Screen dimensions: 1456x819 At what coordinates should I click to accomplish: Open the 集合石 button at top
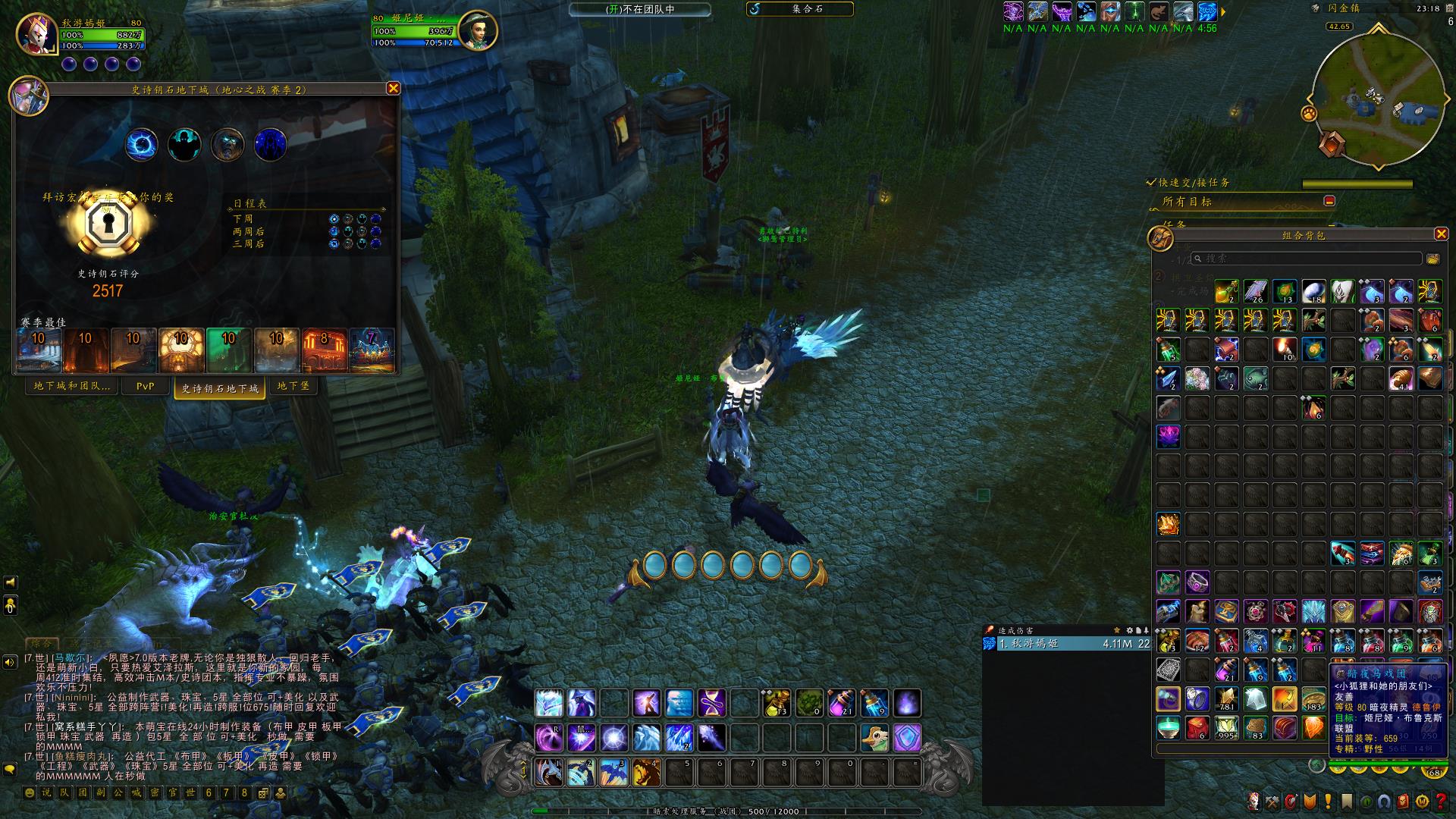(x=801, y=9)
